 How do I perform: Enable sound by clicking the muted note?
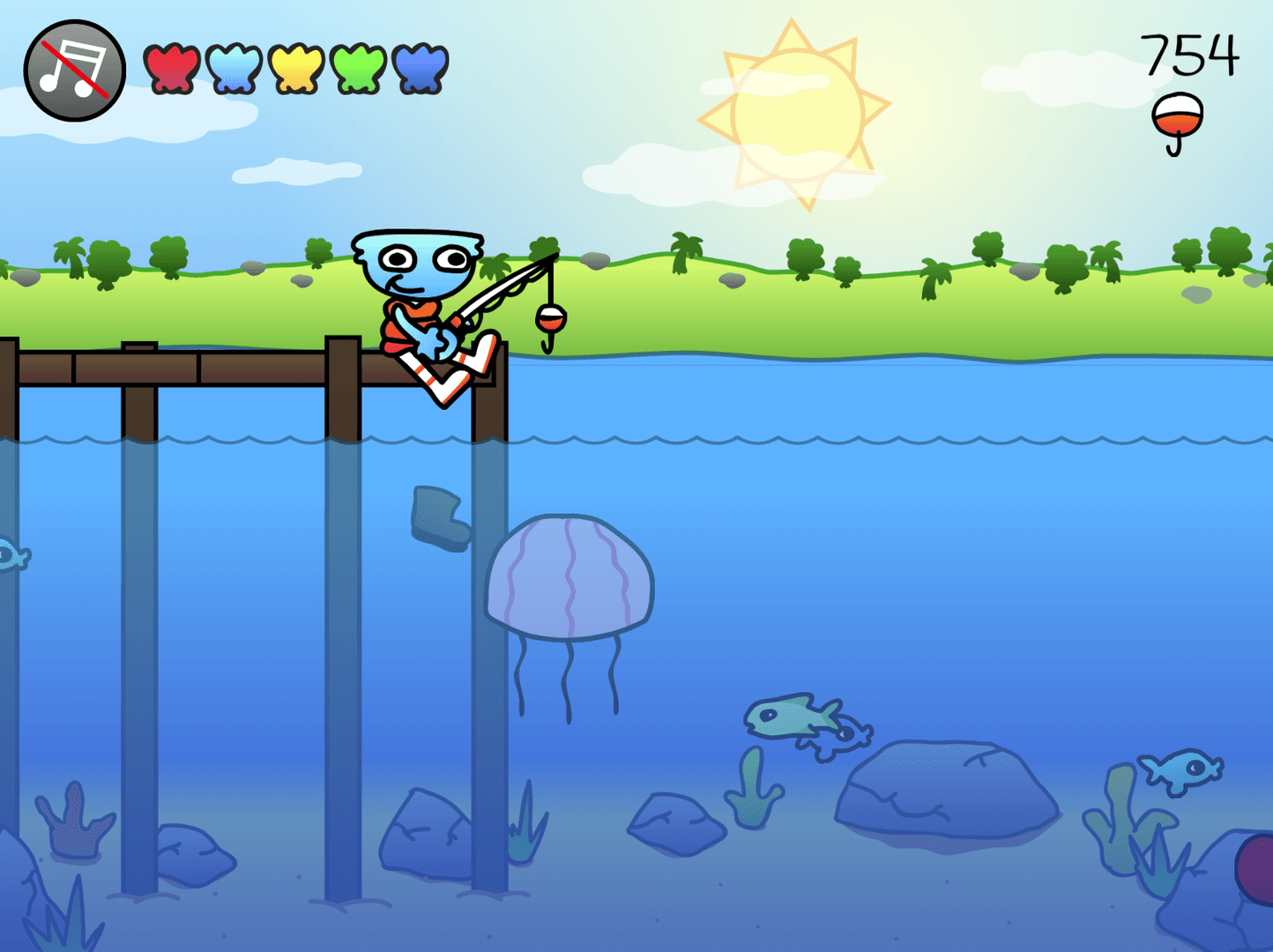point(74,69)
